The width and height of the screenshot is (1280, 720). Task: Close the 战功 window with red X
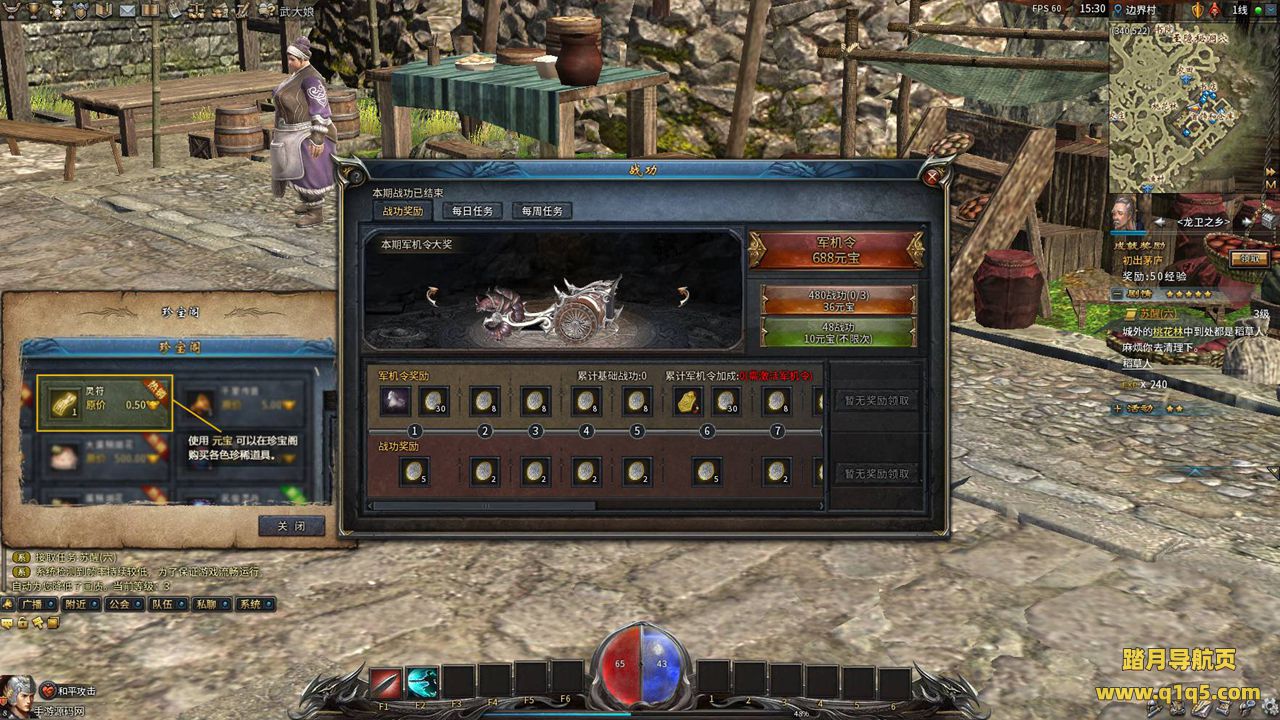[932, 177]
